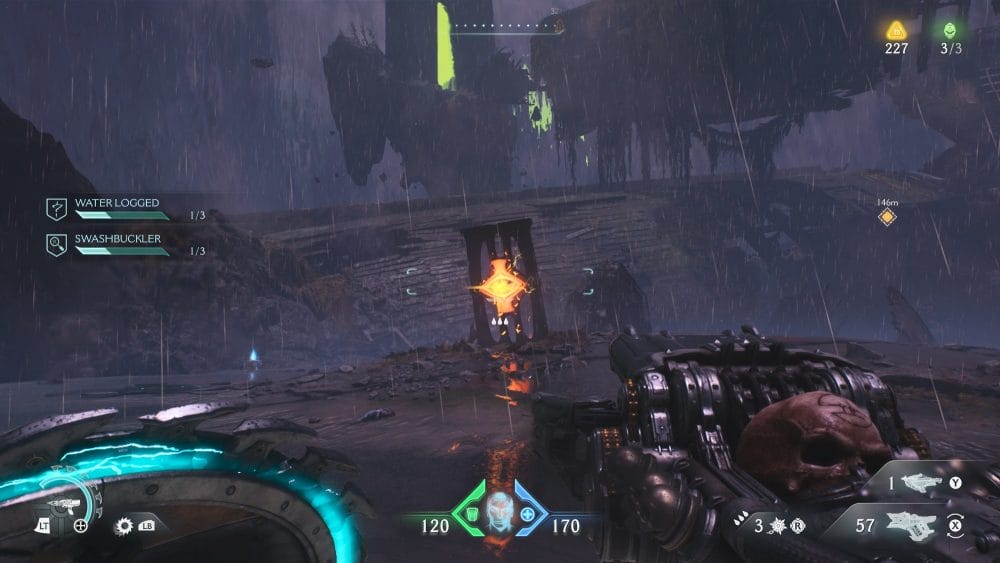
Task: Click the gold currency icon
Action: click(895, 30)
